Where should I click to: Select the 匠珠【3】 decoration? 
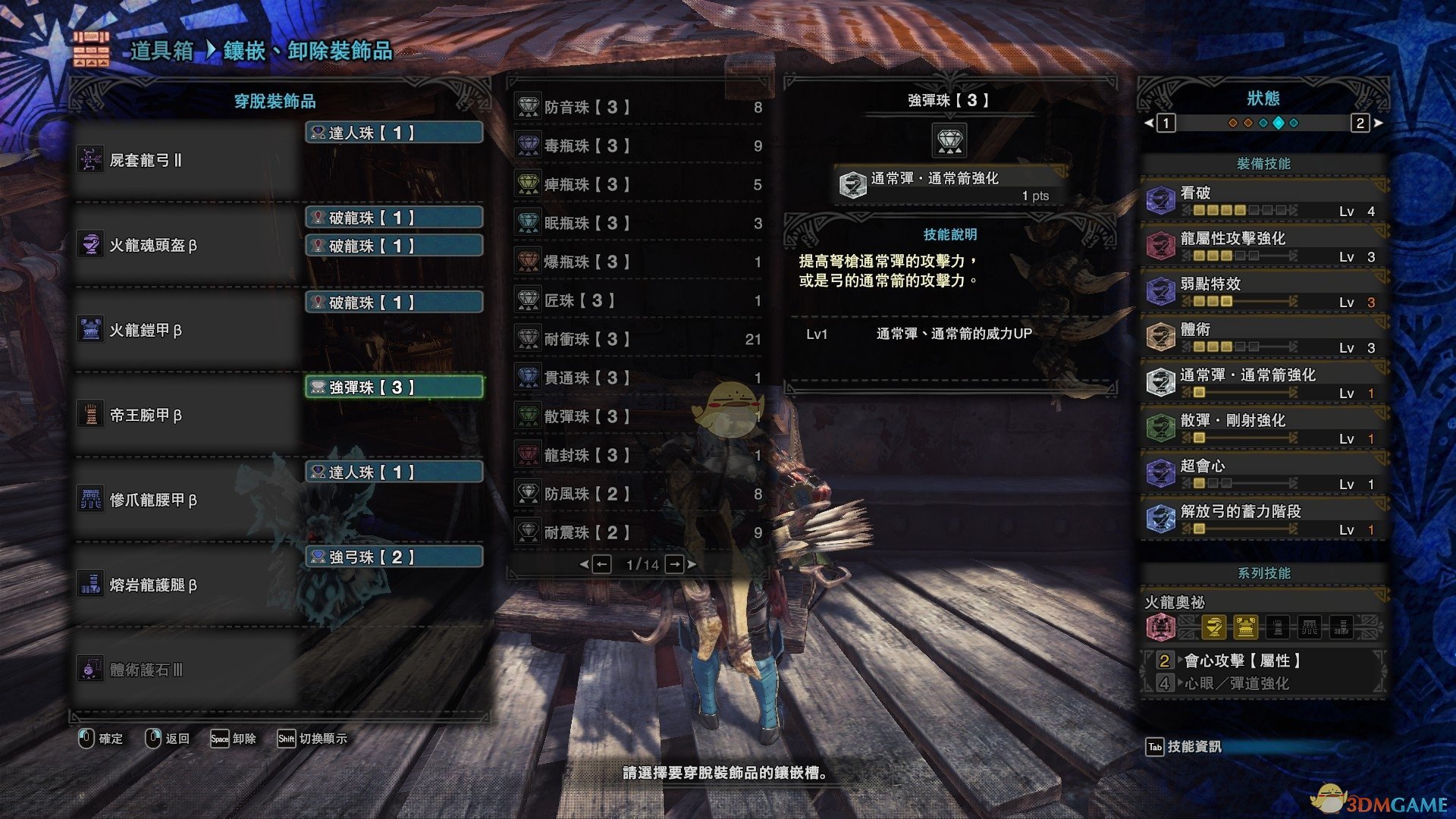(x=637, y=301)
